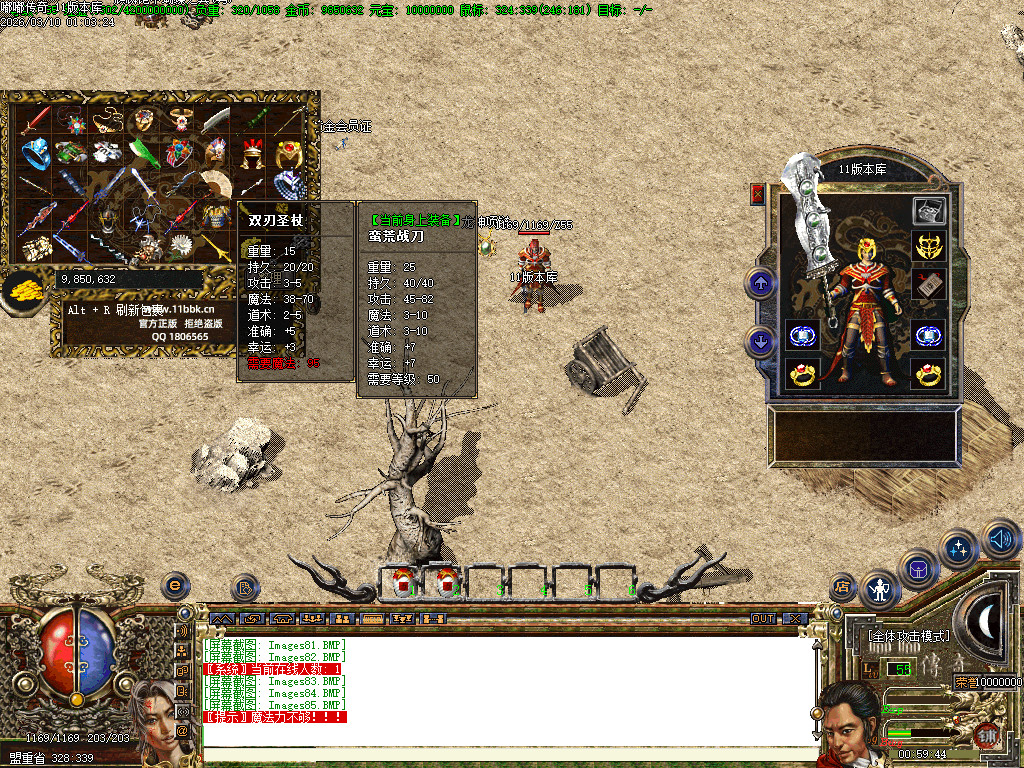The height and width of the screenshot is (768, 1024).
Task: Select the folding fan in inventory
Action: 214,184
